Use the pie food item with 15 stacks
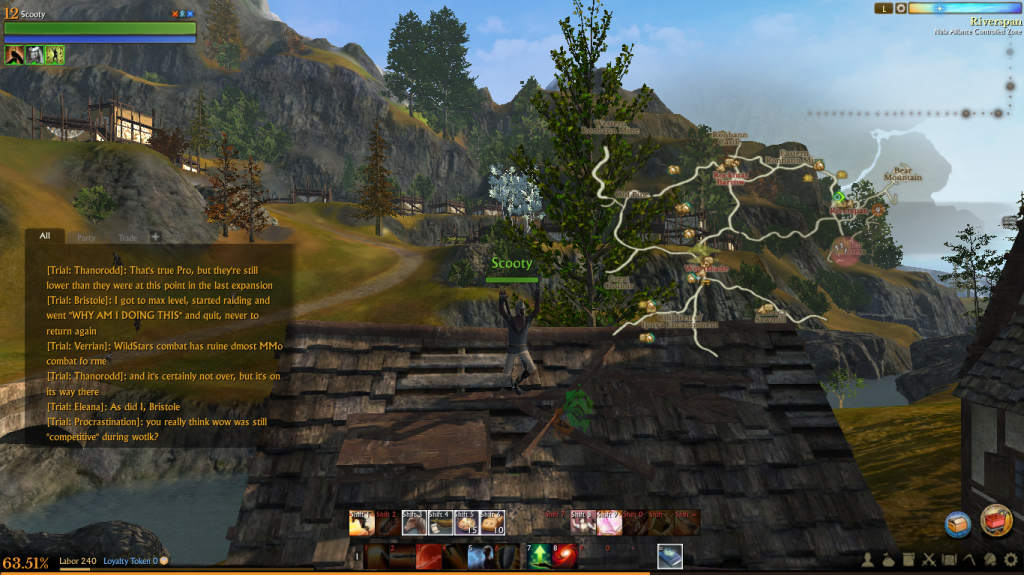This screenshot has width=1024, height=575. [x=465, y=522]
